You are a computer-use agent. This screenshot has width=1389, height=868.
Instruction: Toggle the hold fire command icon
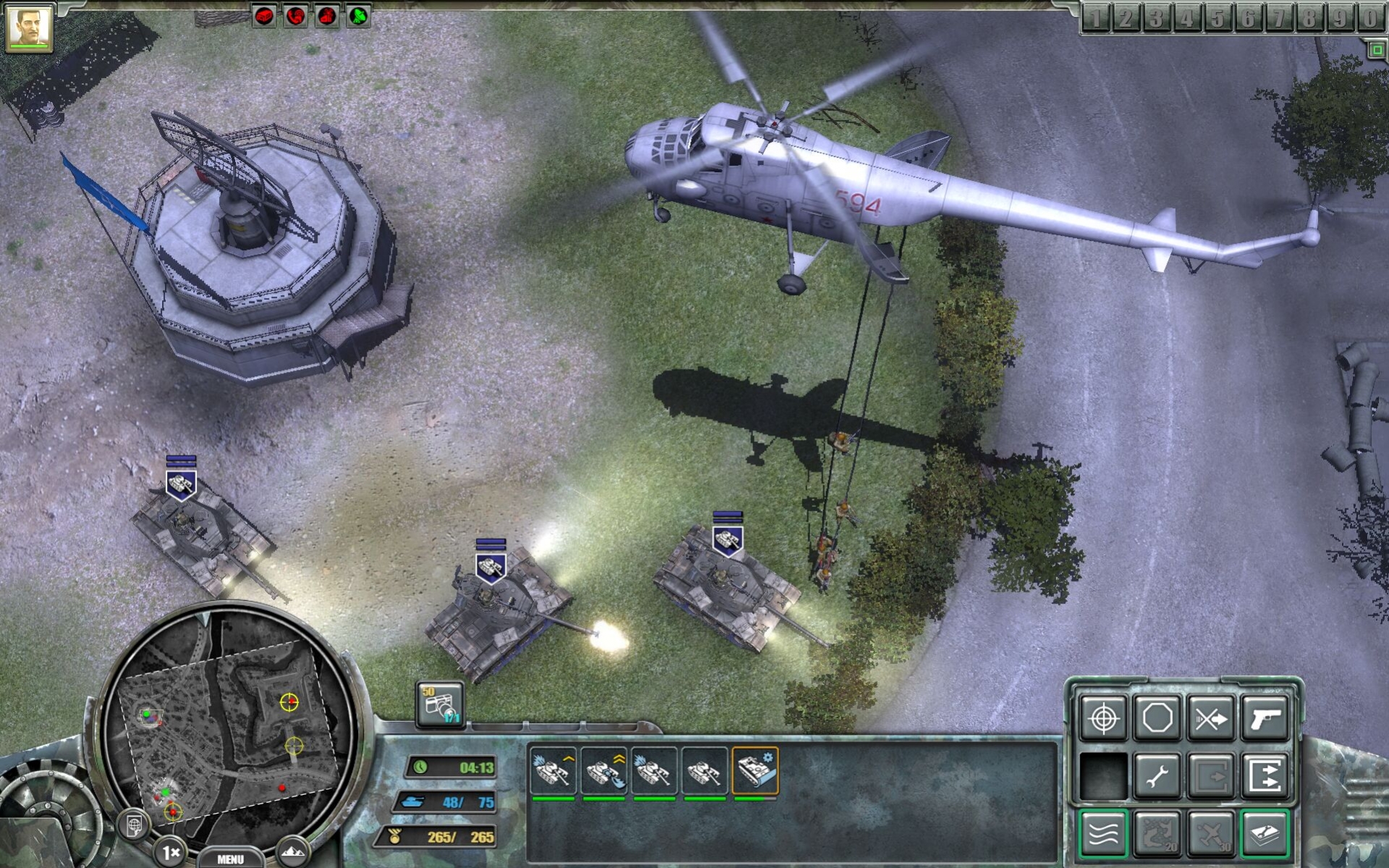pos(1211,718)
